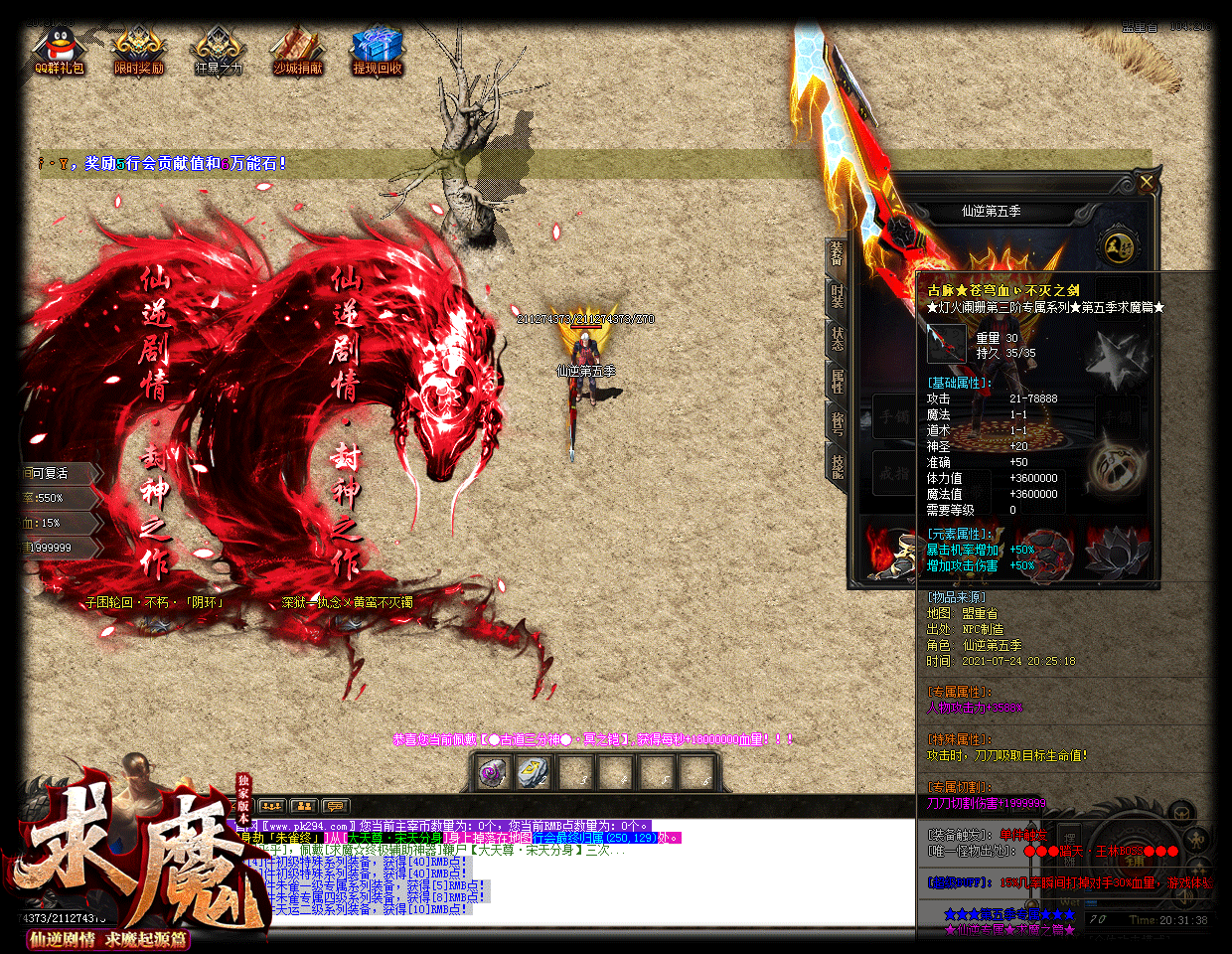
Task: Open the 沙城捐献 donation scroll icon
Action: point(297,52)
